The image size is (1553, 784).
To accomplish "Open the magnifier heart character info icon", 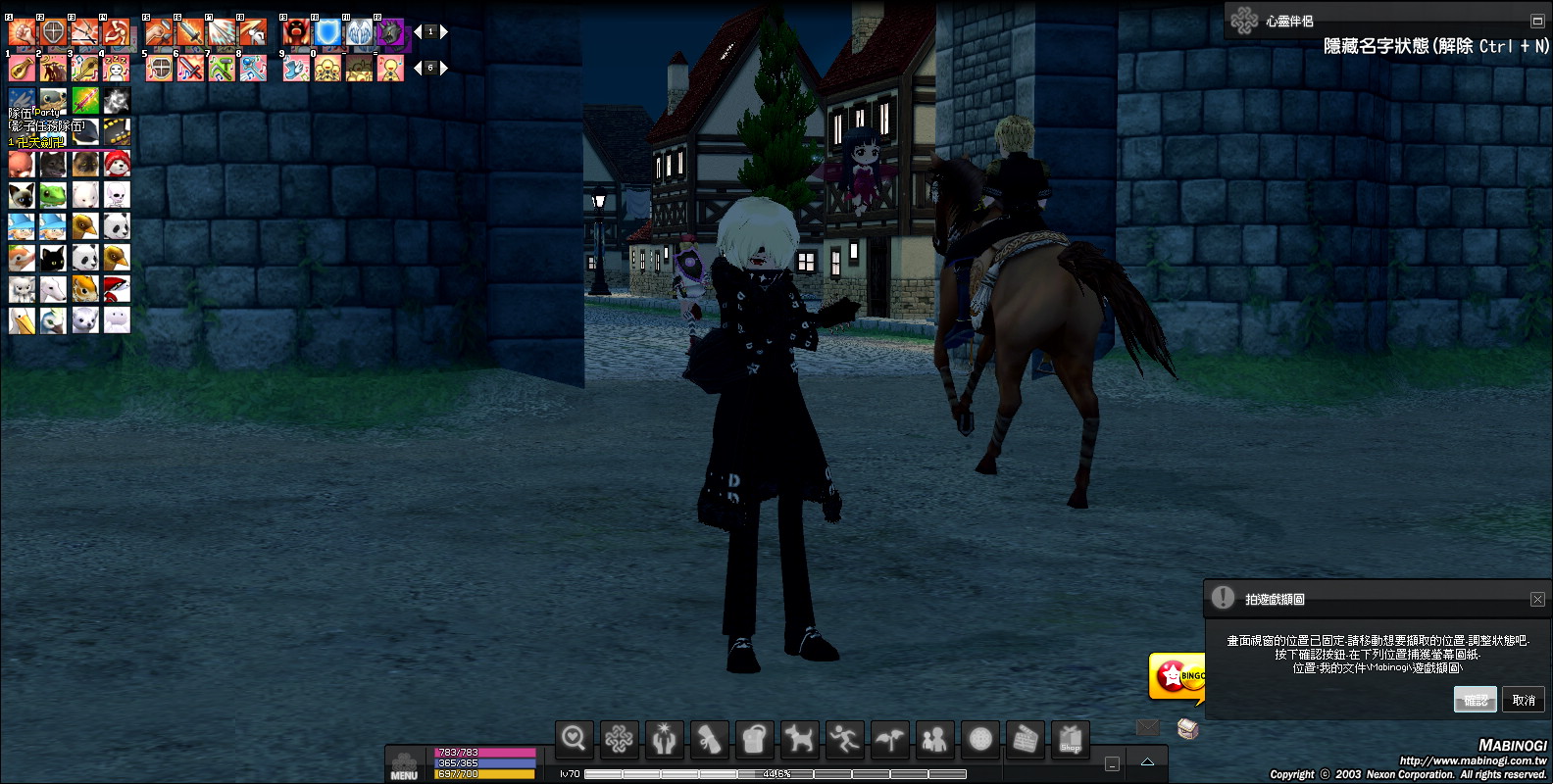I will coord(574,739).
